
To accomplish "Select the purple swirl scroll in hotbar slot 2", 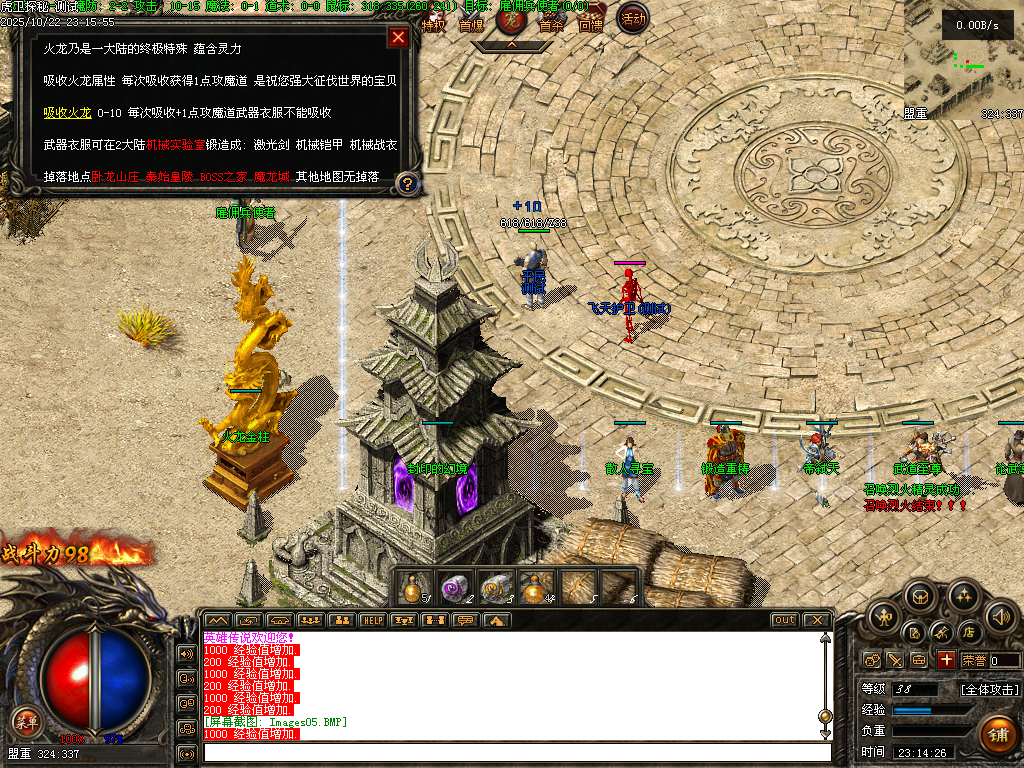I will 455,587.
